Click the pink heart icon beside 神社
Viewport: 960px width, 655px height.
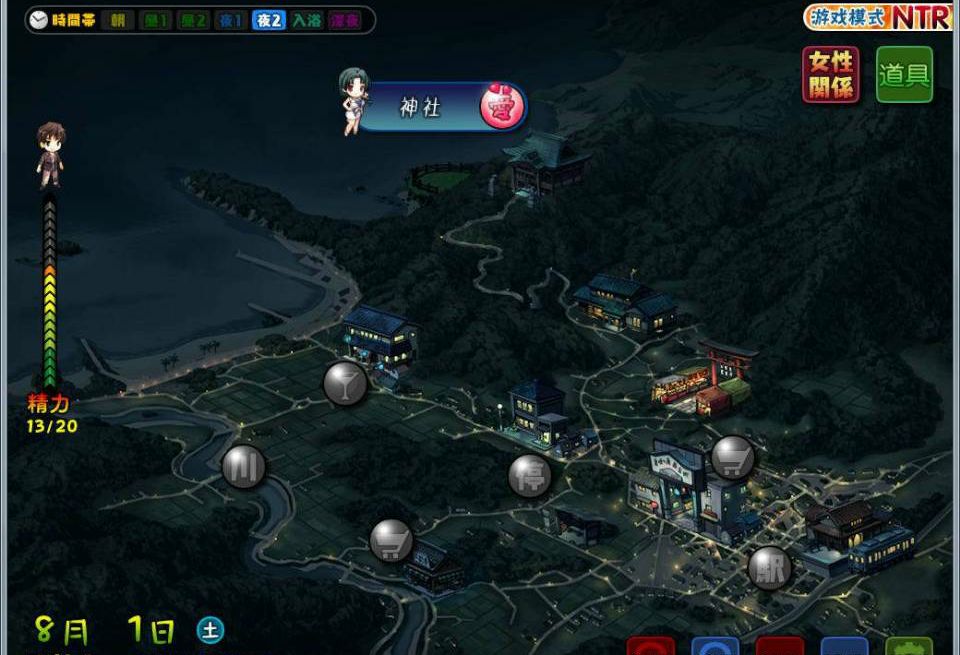pos(502,108)
